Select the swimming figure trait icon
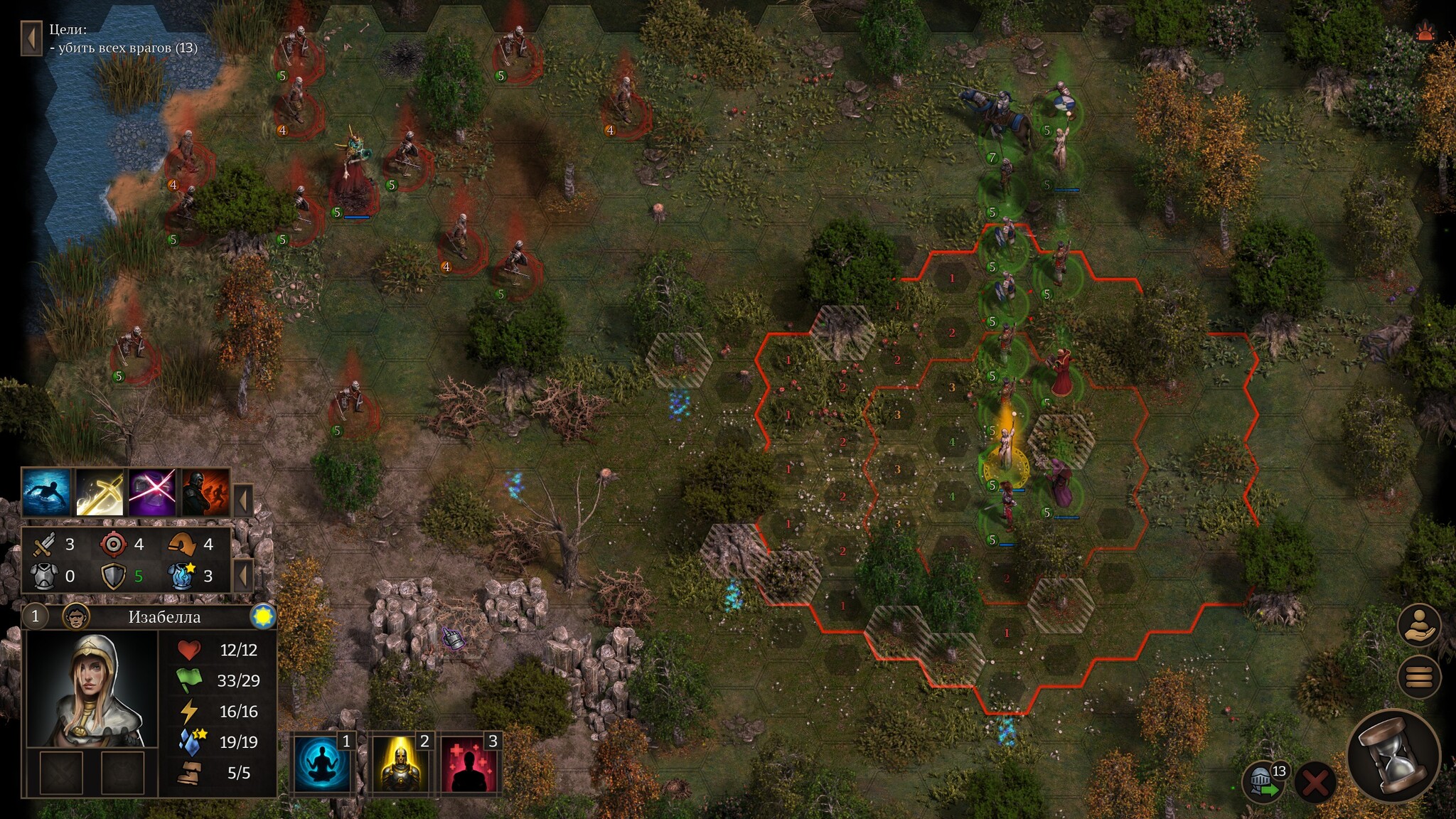 tap(47, 492)
